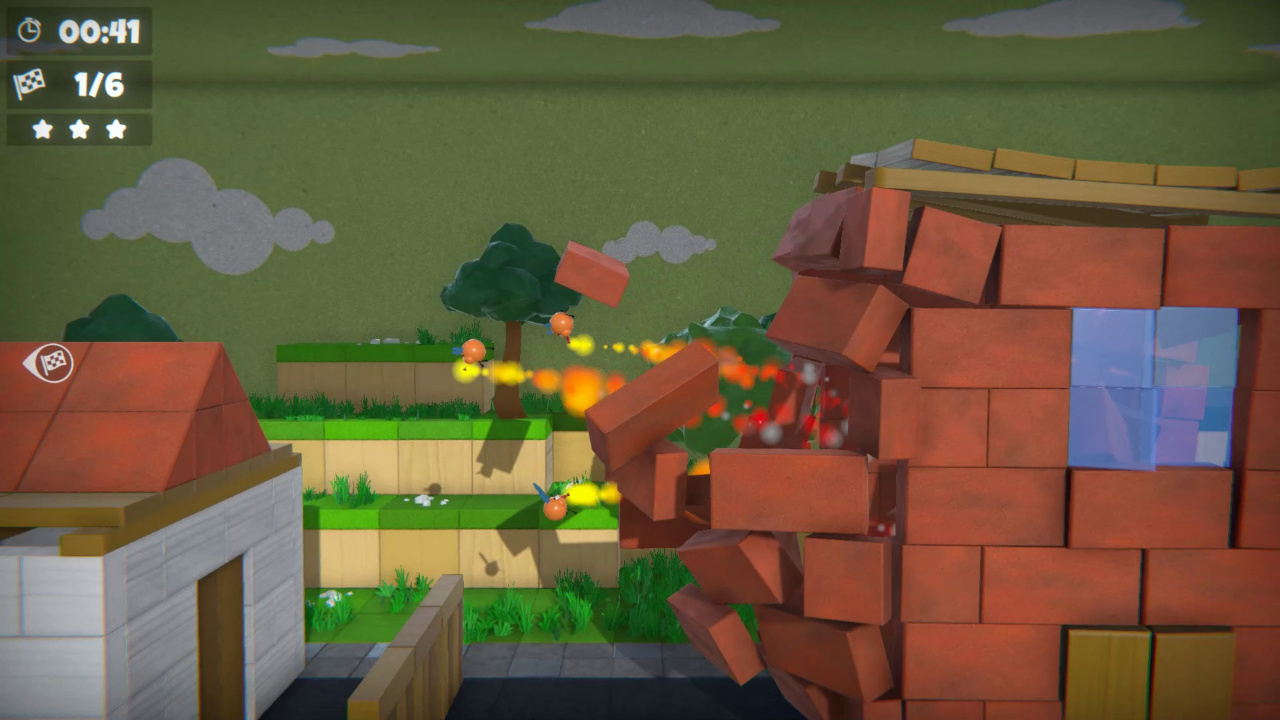Click the timer display reading 00:41
Image resolution: width=1280 pixels, height=720 pixels.
[x=98, y=31]
